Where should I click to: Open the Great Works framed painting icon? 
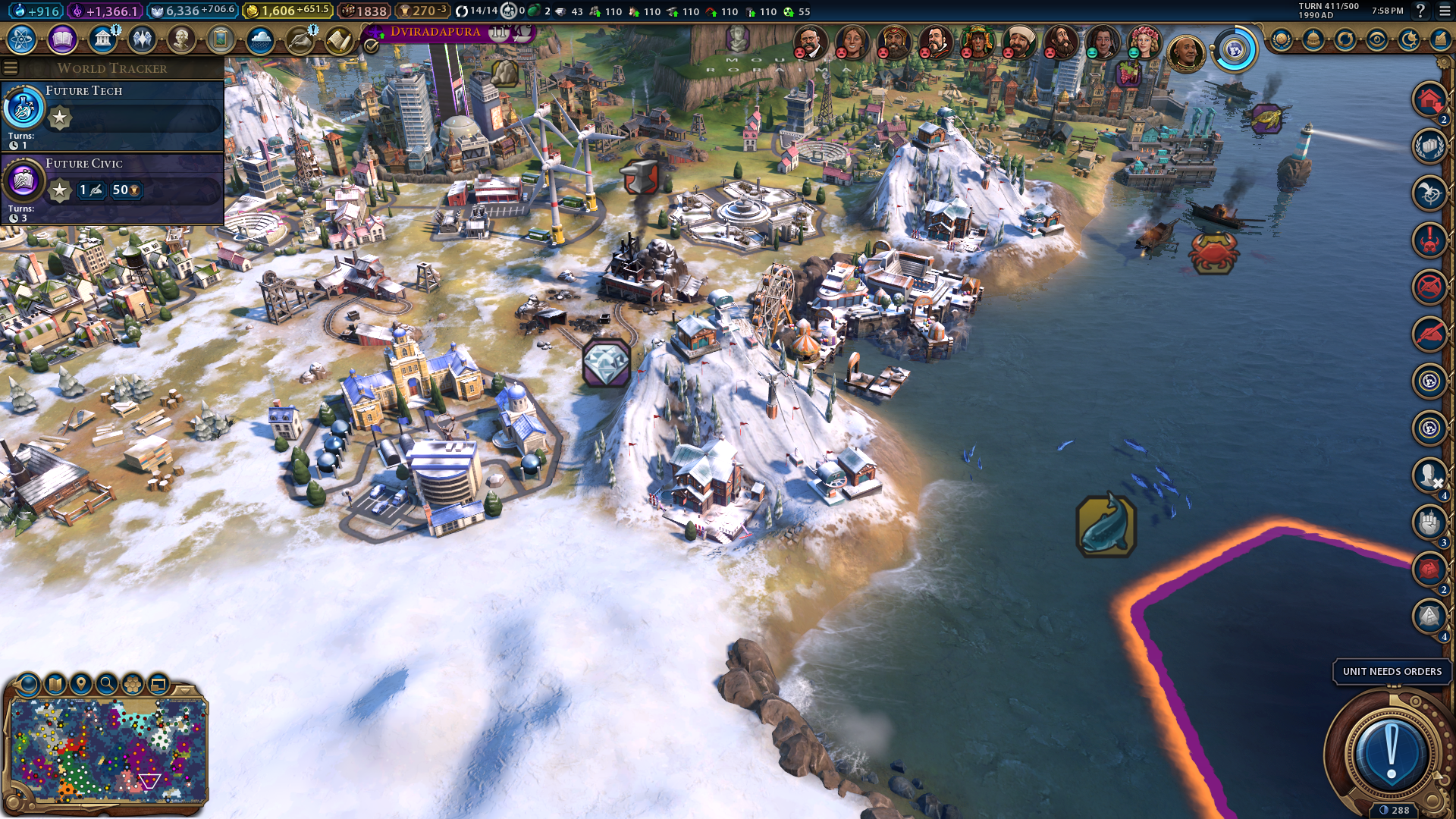pos(221,39)
